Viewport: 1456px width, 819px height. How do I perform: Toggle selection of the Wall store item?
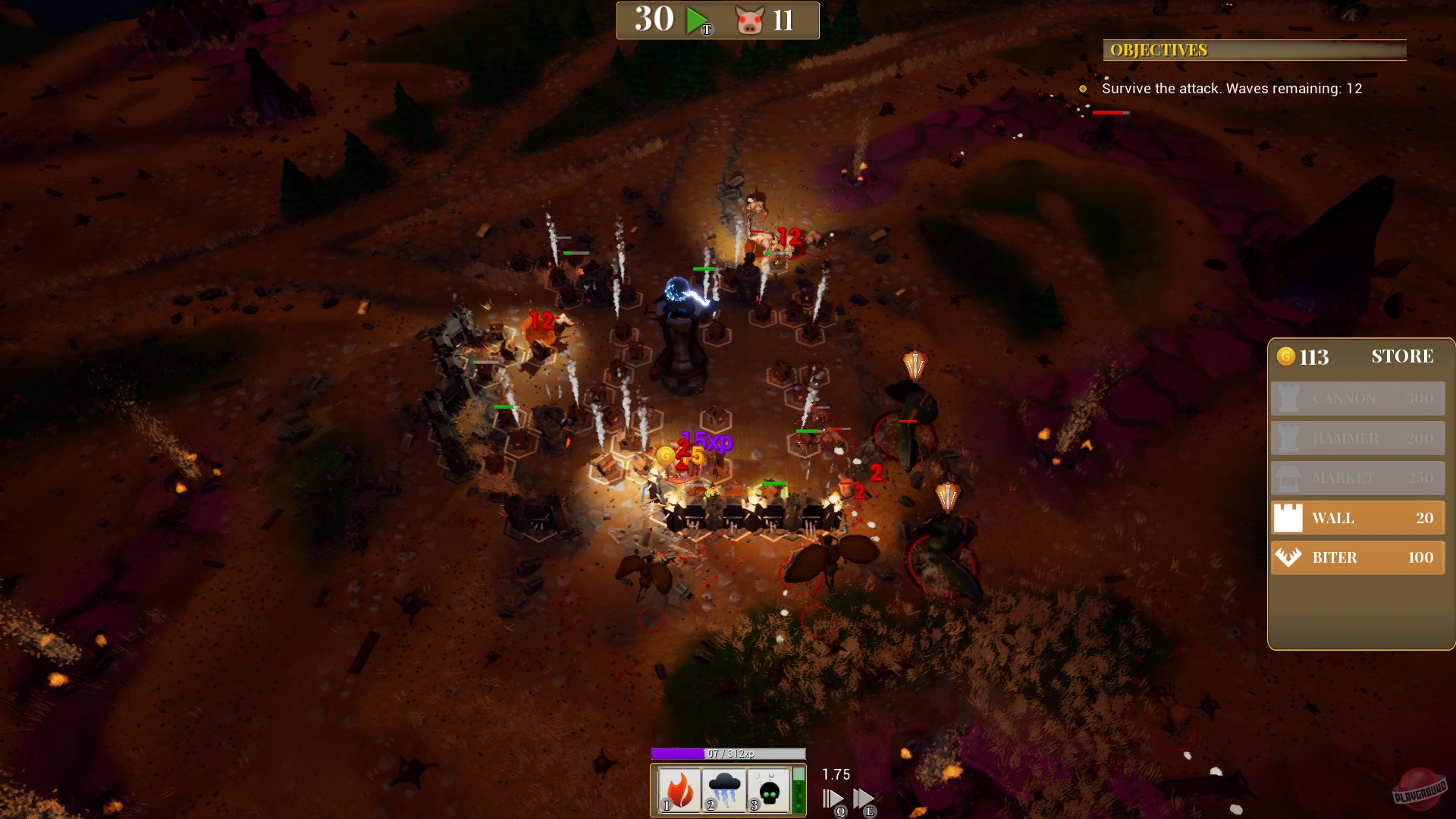pos(1357,518)
